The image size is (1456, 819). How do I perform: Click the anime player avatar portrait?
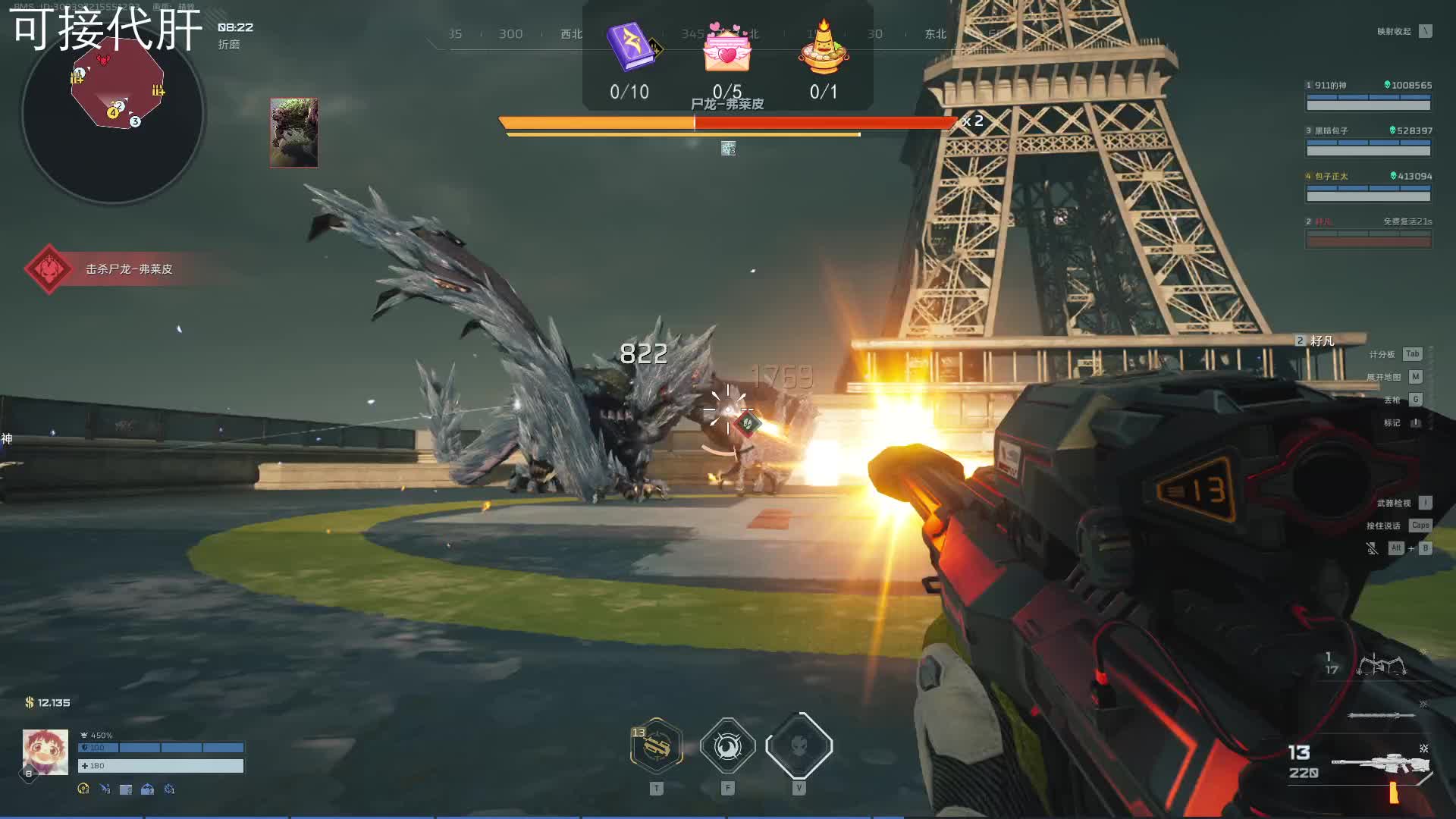pos(45,752)
